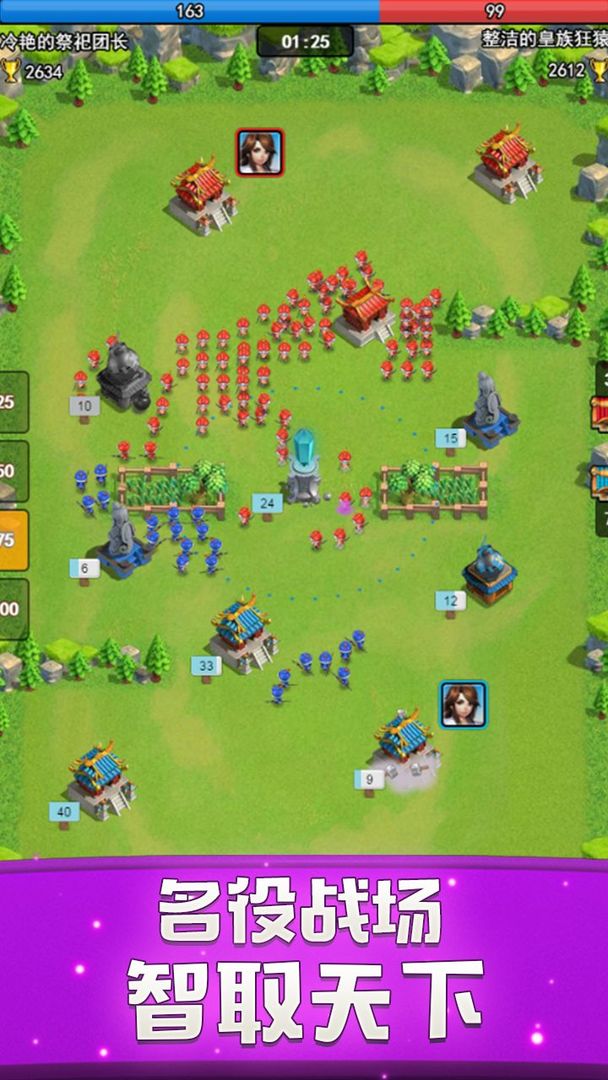Activate the blue-framed hero portrait
This screenshot has width=608, height=1080.
pos(463,704)
